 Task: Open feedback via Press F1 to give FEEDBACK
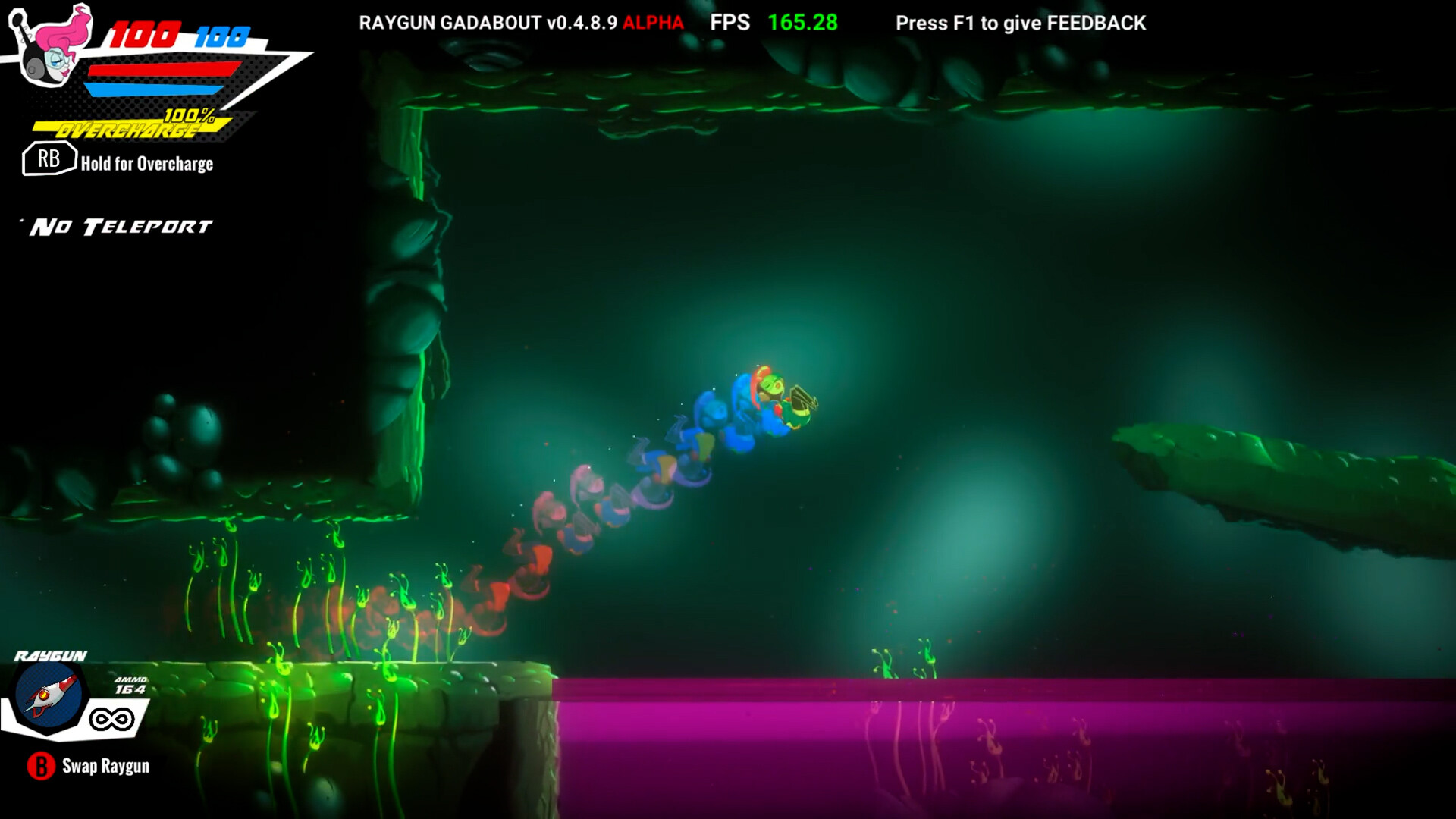[1020, 23]
